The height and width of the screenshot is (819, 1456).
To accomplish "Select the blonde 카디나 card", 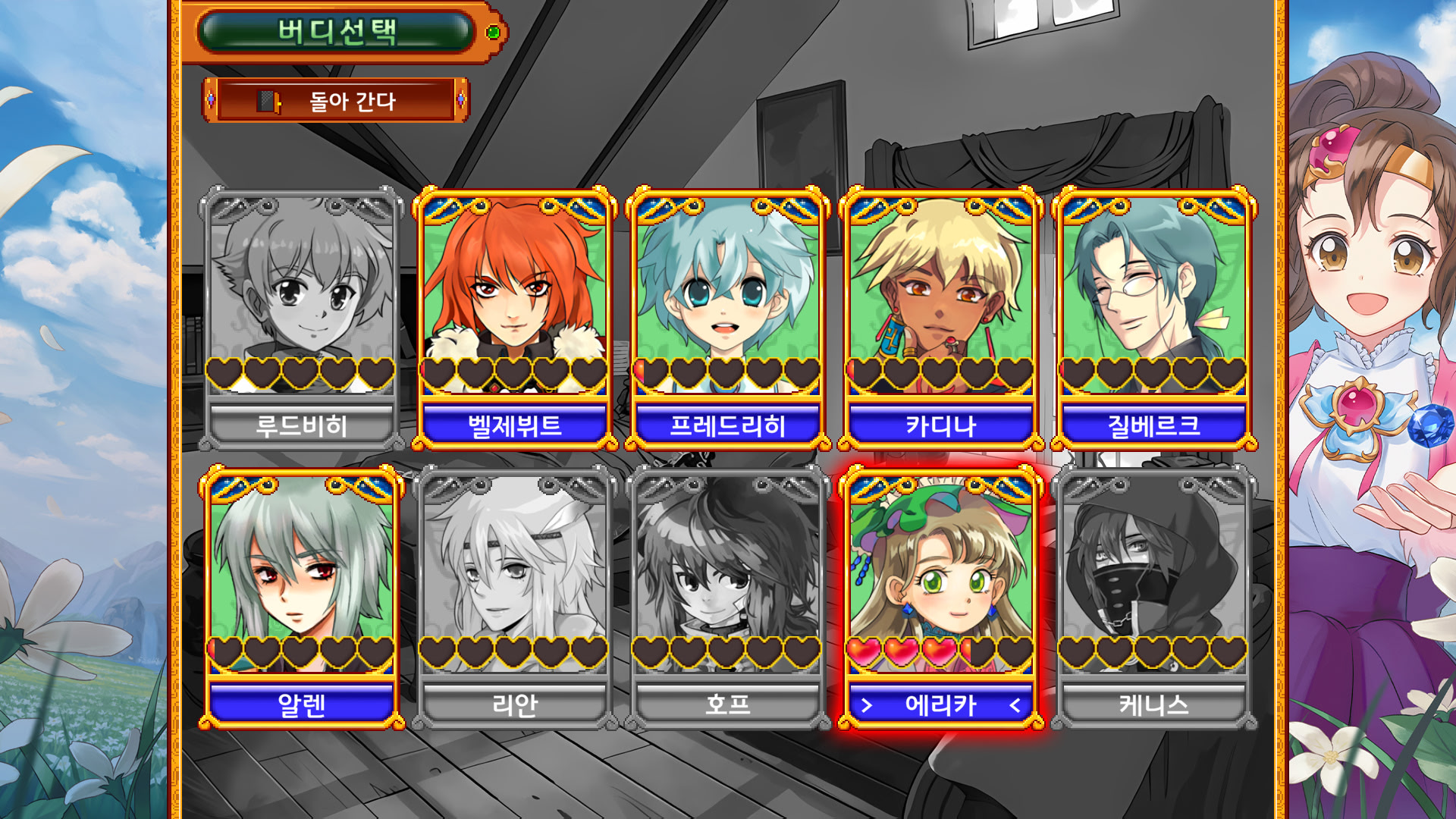I will 940,318.
